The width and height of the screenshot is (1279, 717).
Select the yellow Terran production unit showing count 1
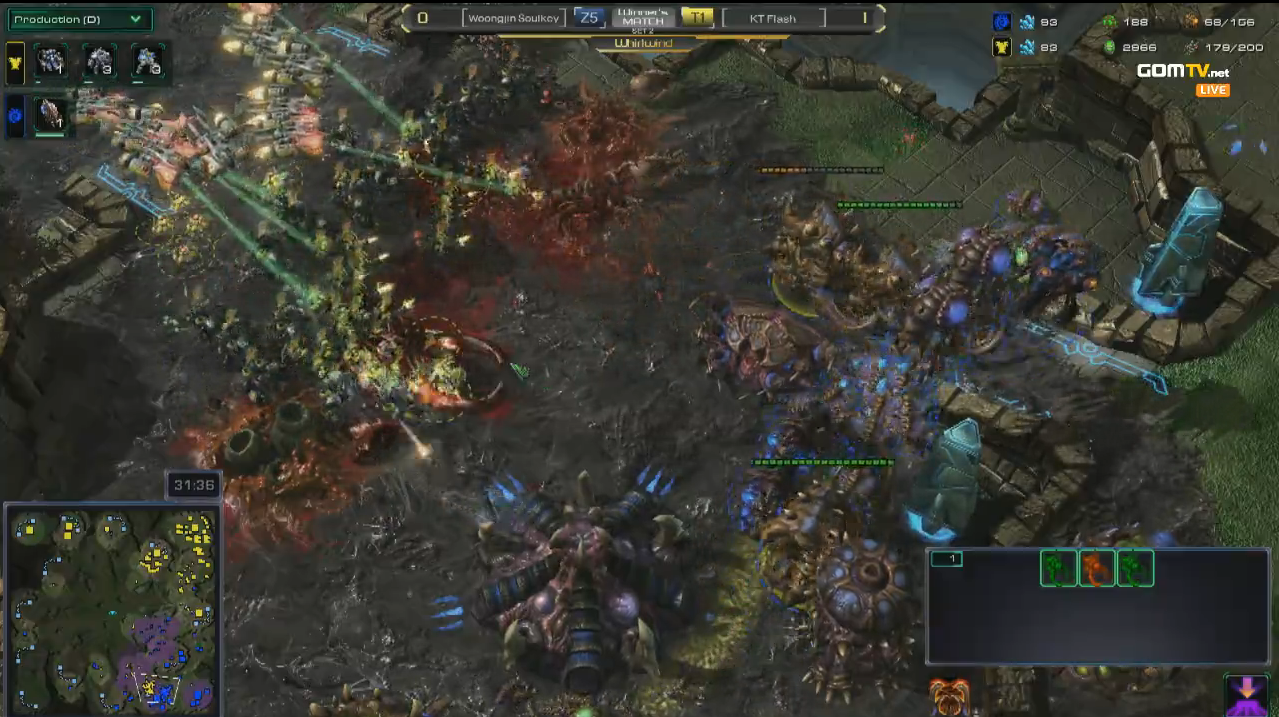50,62
